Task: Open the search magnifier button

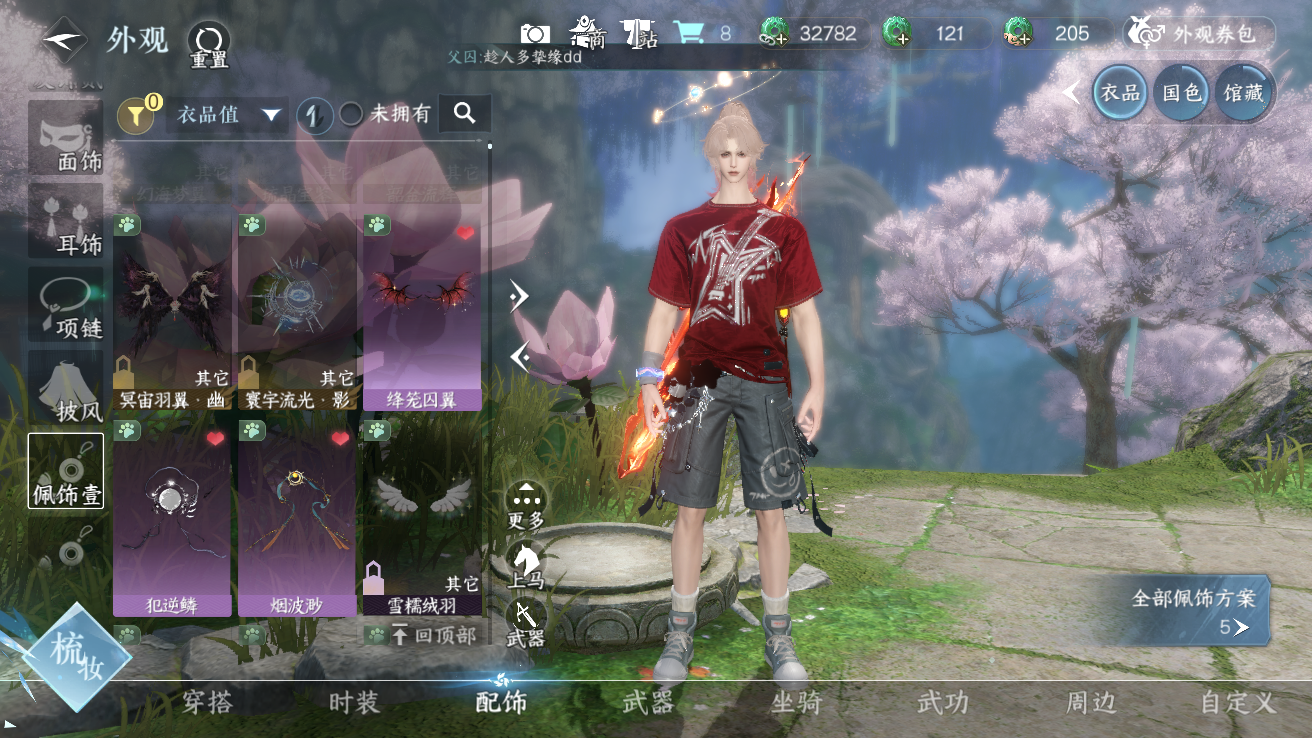Action: pyautogui.click(x=464, y=114)
